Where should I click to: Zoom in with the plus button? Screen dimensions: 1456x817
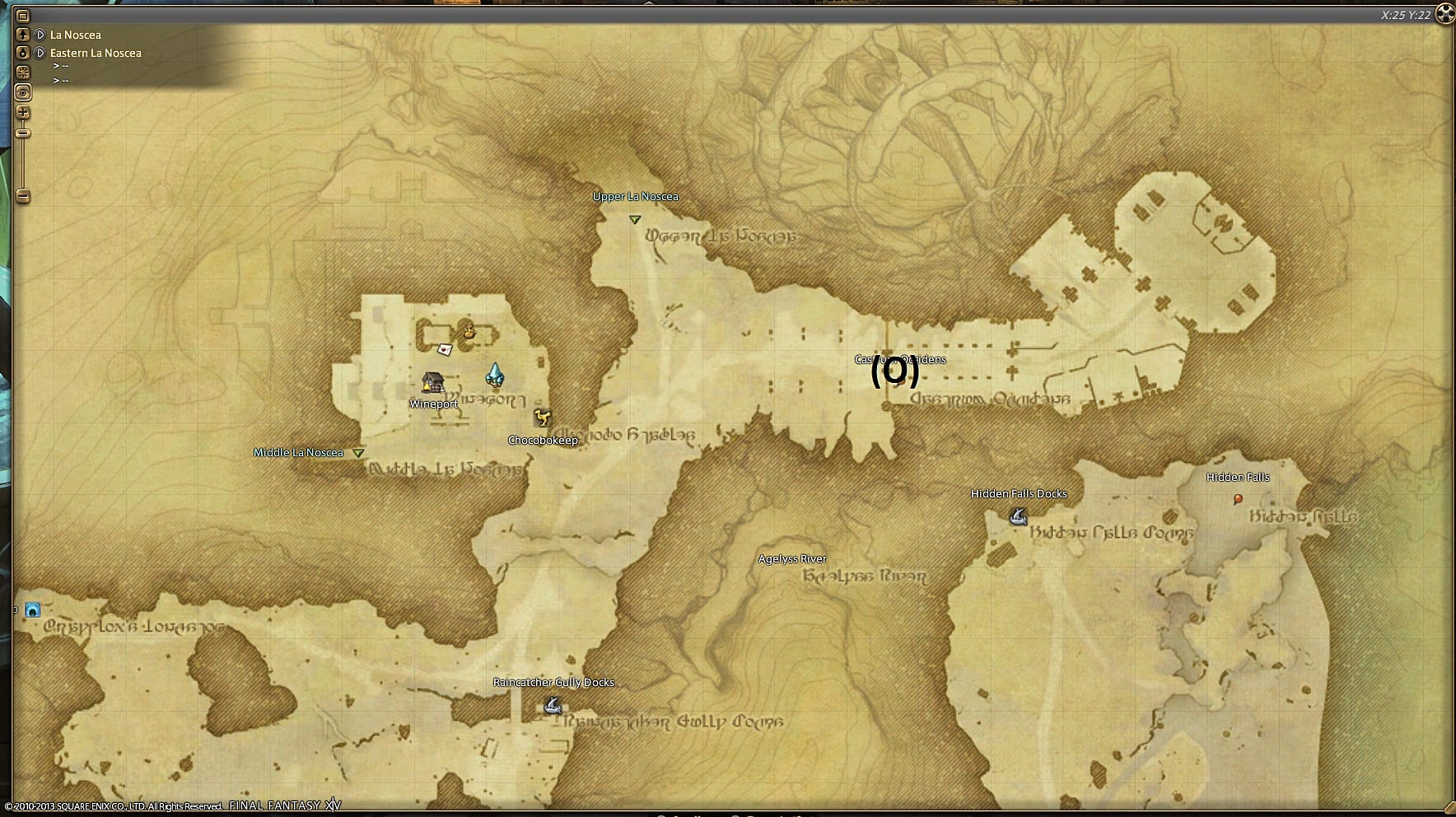(22, 112)
